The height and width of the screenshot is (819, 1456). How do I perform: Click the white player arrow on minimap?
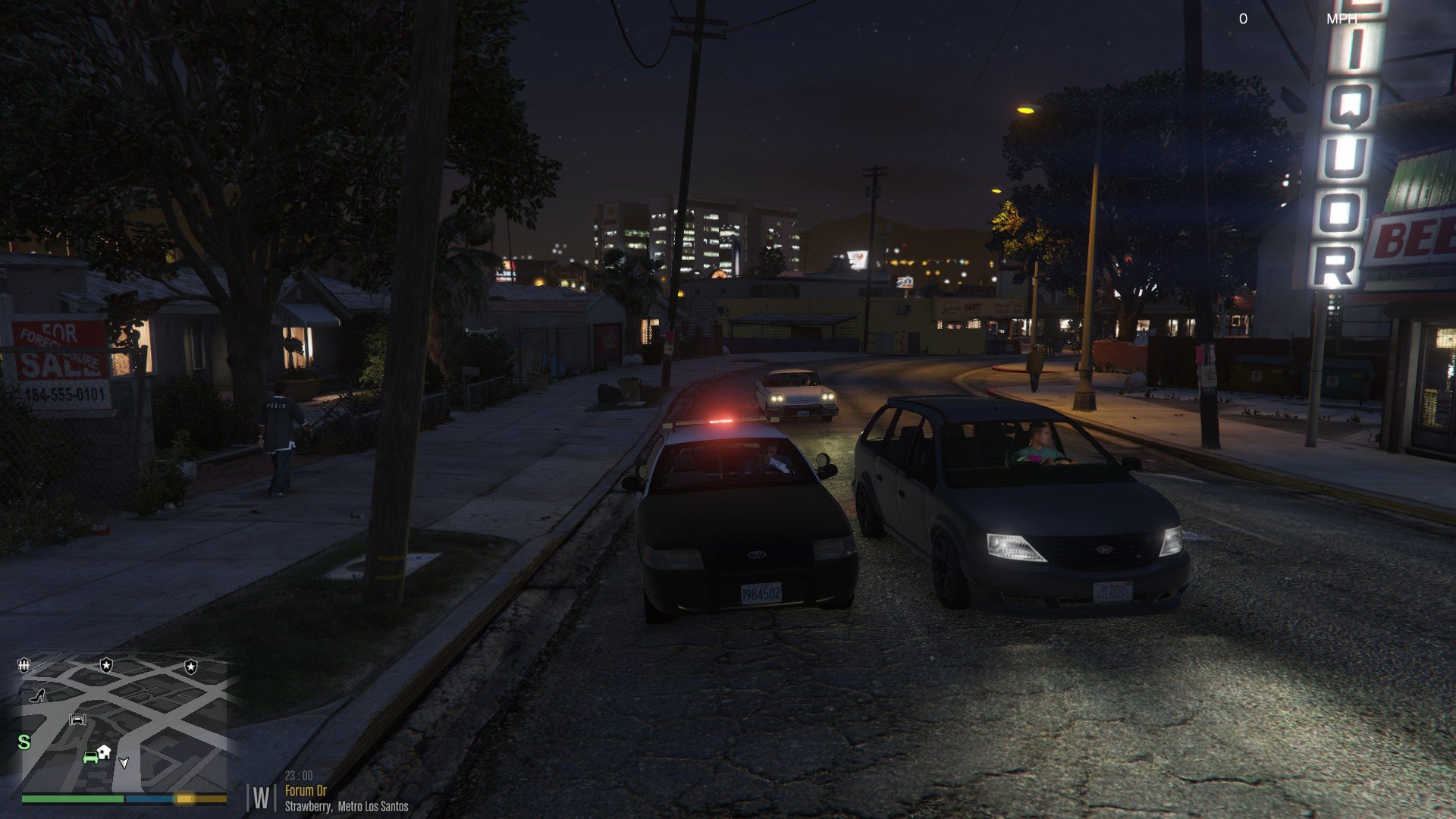click(x=124, y=762)
